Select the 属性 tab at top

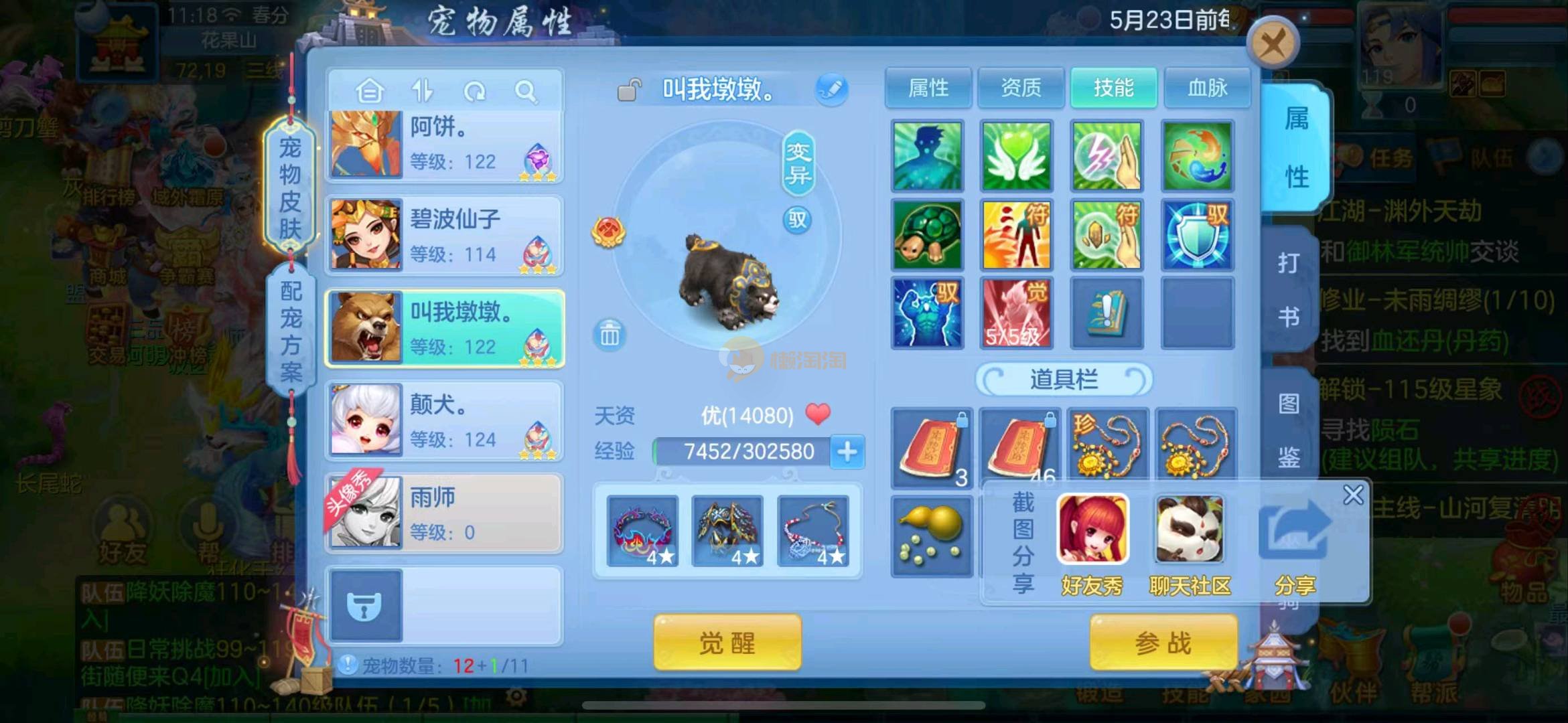click(928, 88)
